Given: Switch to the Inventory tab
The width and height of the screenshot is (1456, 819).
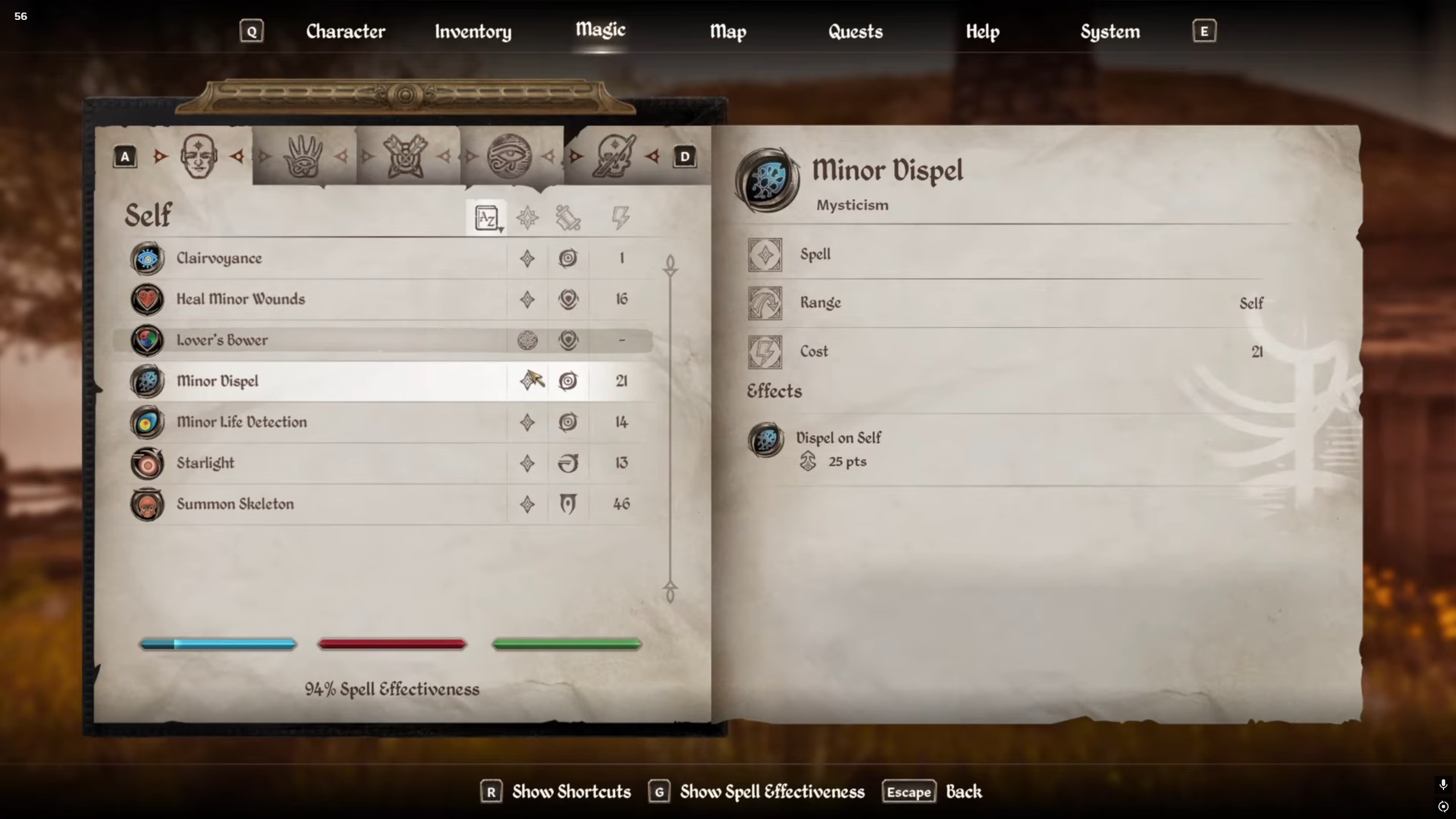Looking at the screenshot, I should 473,31.
